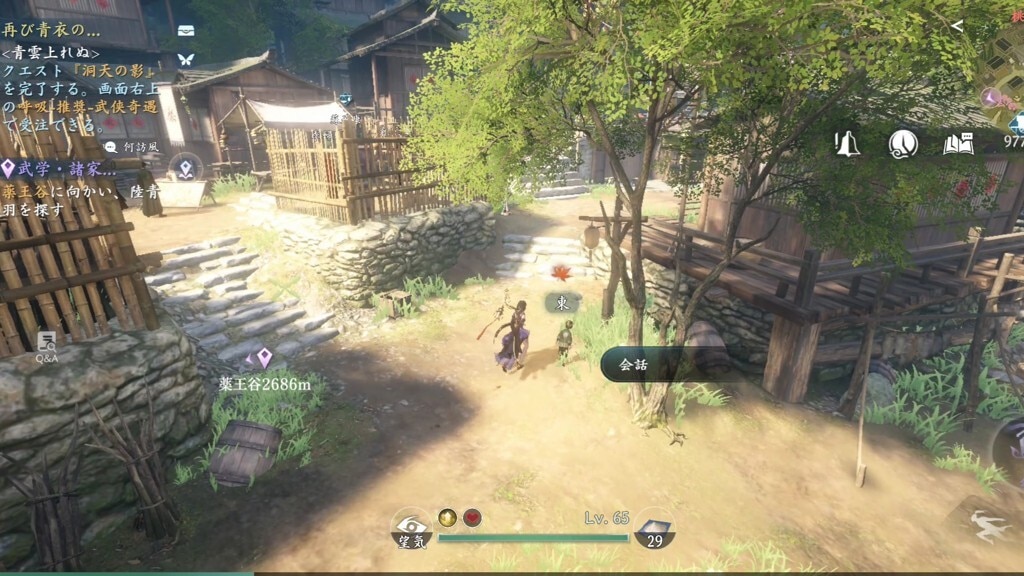1024x576 pixels.
Task: Click the 薬王谷 2686m waypoint marker
Action: click(264, 359)
